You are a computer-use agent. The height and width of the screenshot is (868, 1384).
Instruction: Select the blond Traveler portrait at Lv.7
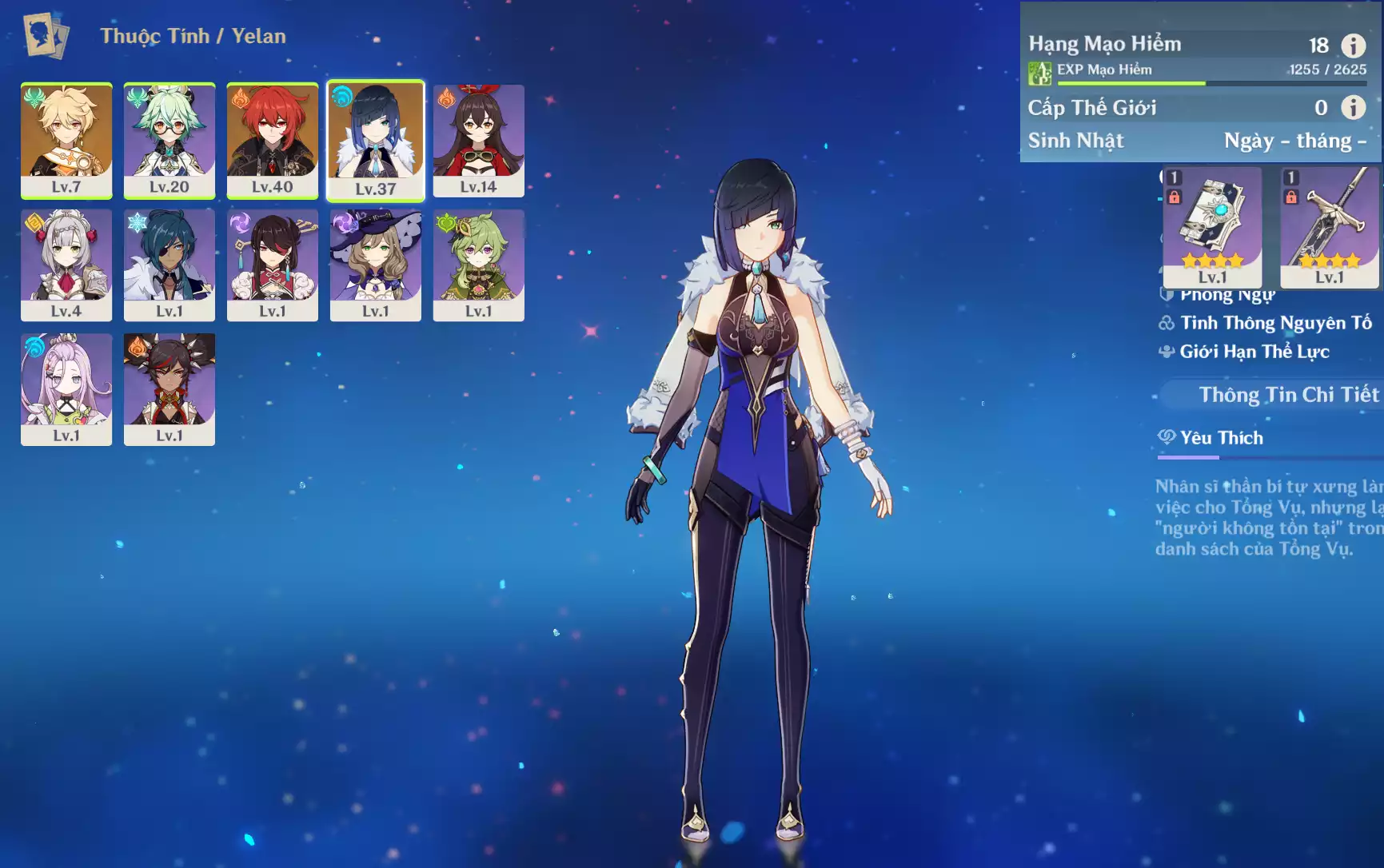(x=66, y=140)
